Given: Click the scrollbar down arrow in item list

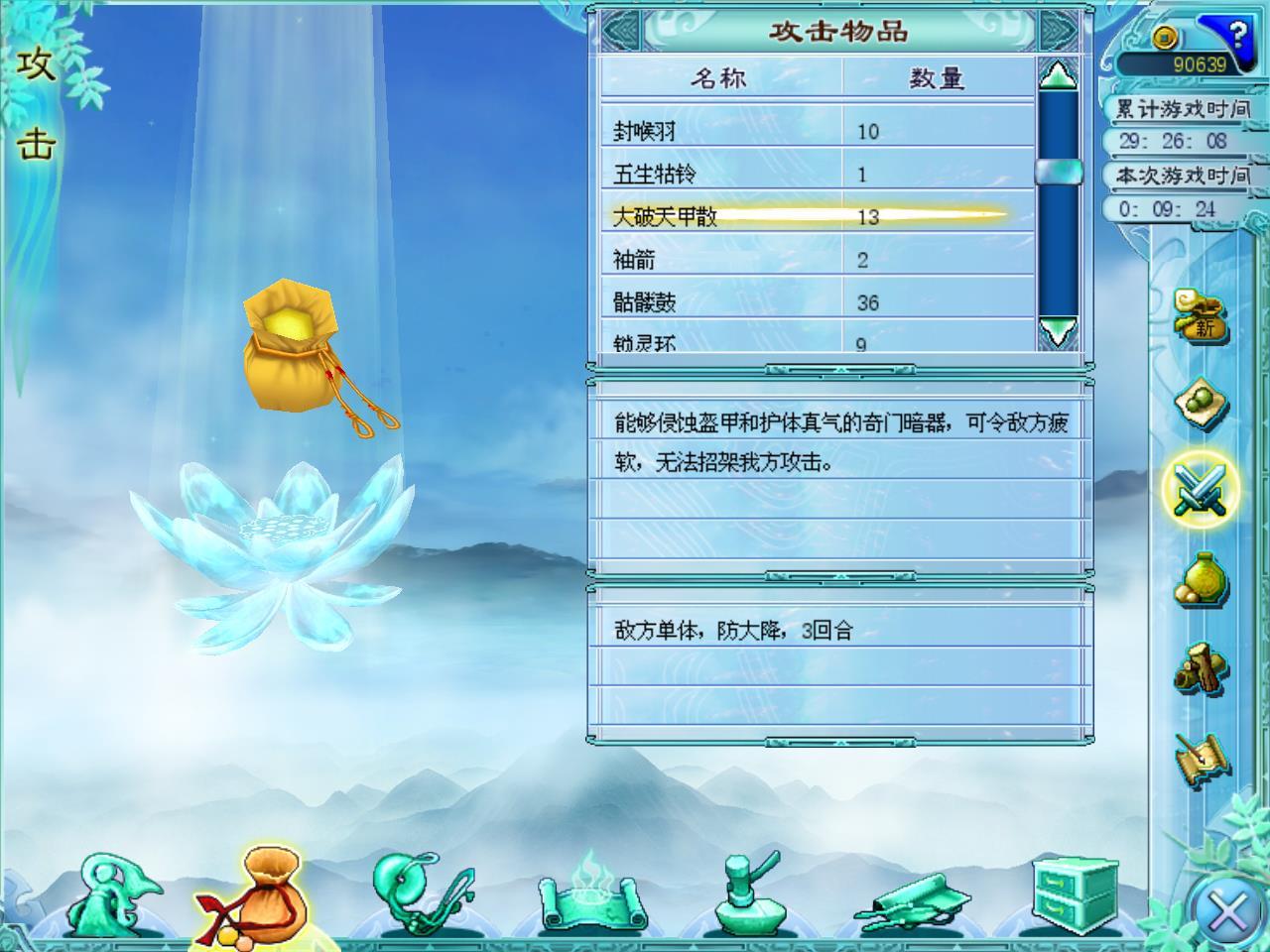Looking at the screenshot, I should (x=1058, y=331).
